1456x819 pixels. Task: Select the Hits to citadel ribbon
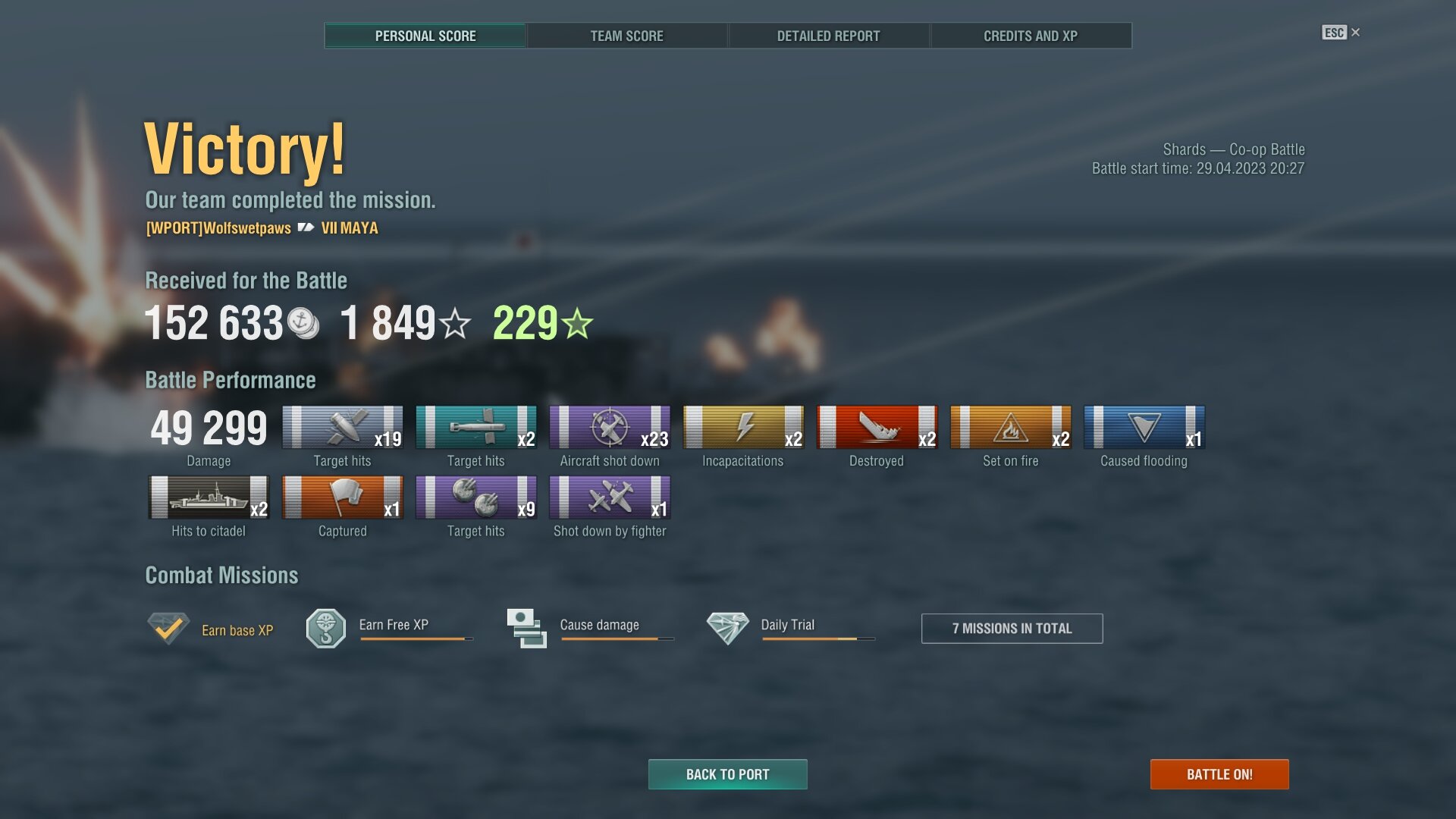pos(209,498)
